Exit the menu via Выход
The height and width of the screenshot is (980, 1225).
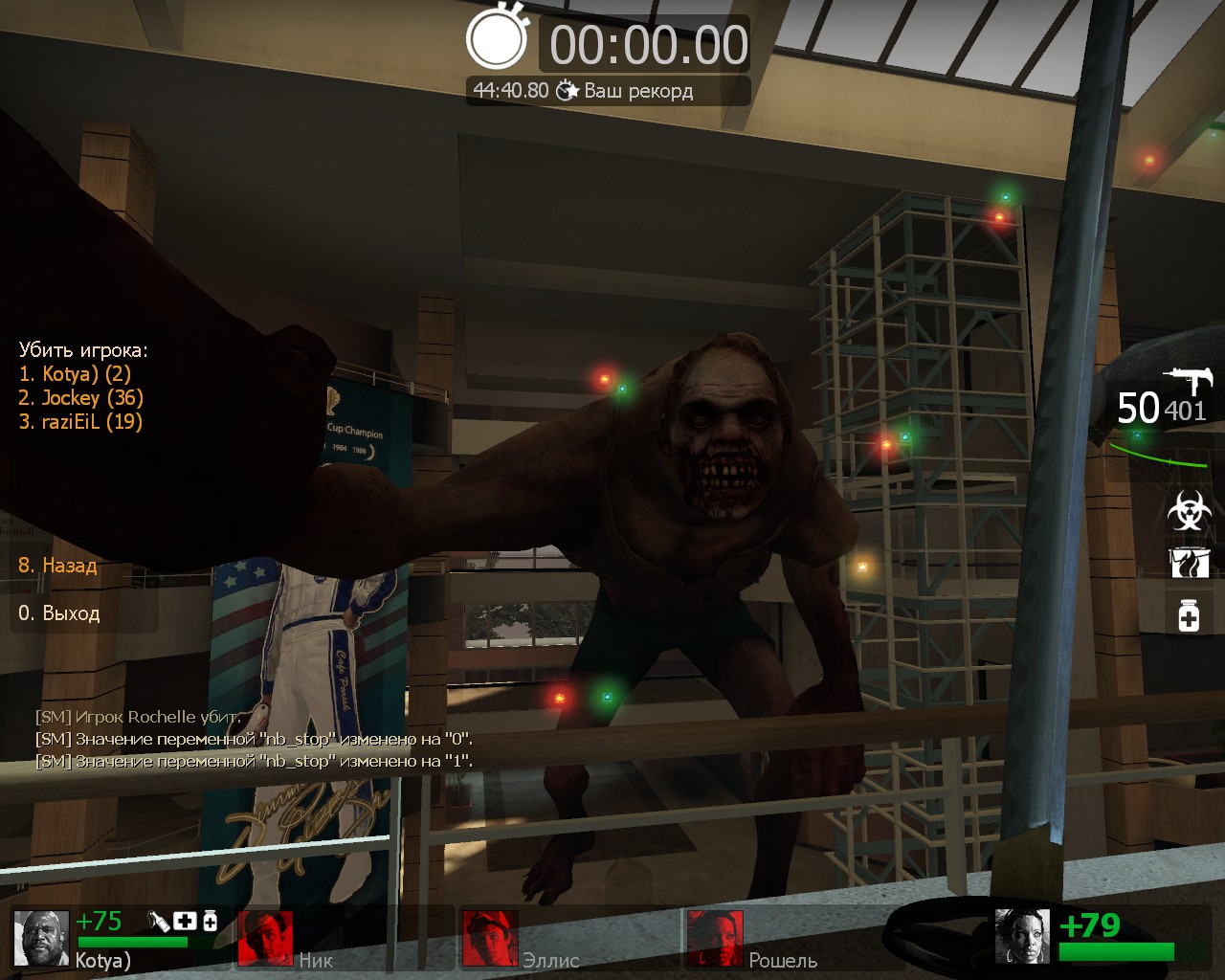point(59,613)
